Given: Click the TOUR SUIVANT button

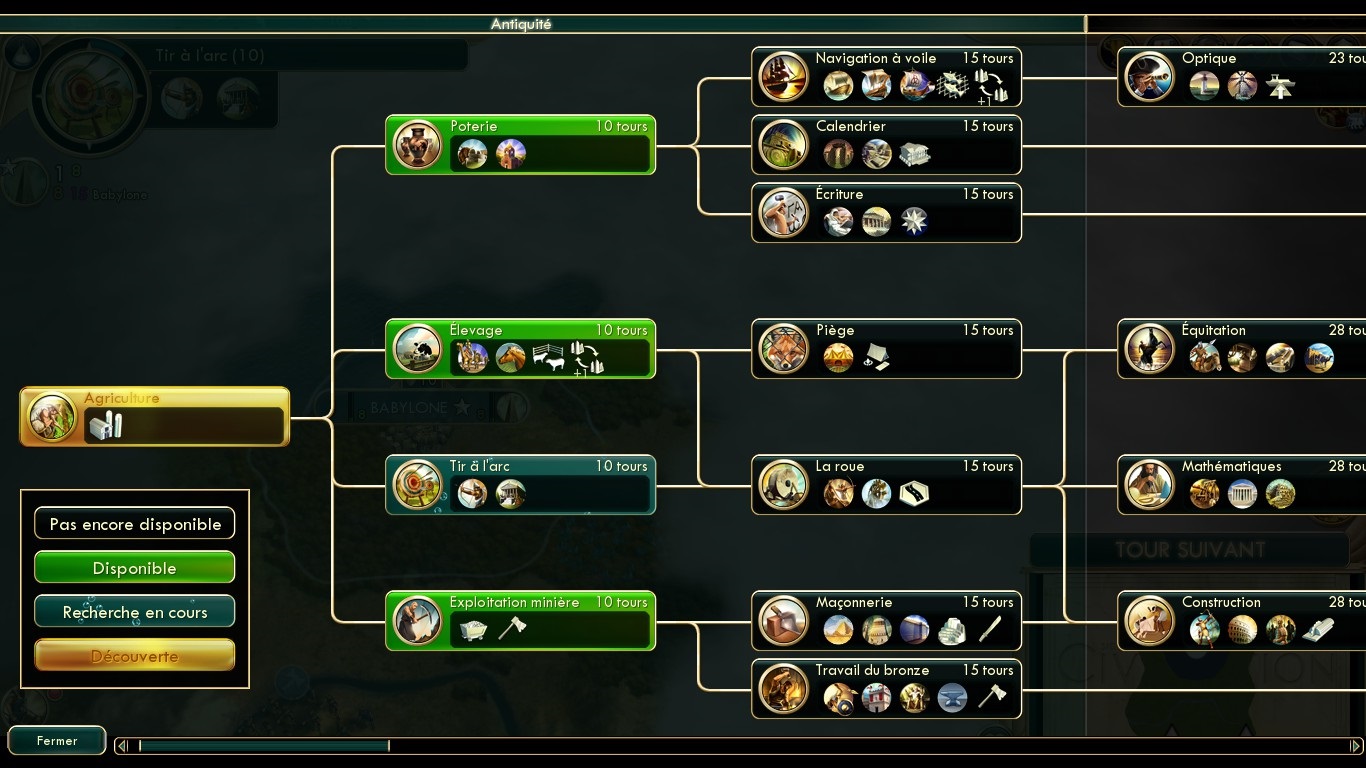Looking at the screenshot, I should [x=1191, y=549].
